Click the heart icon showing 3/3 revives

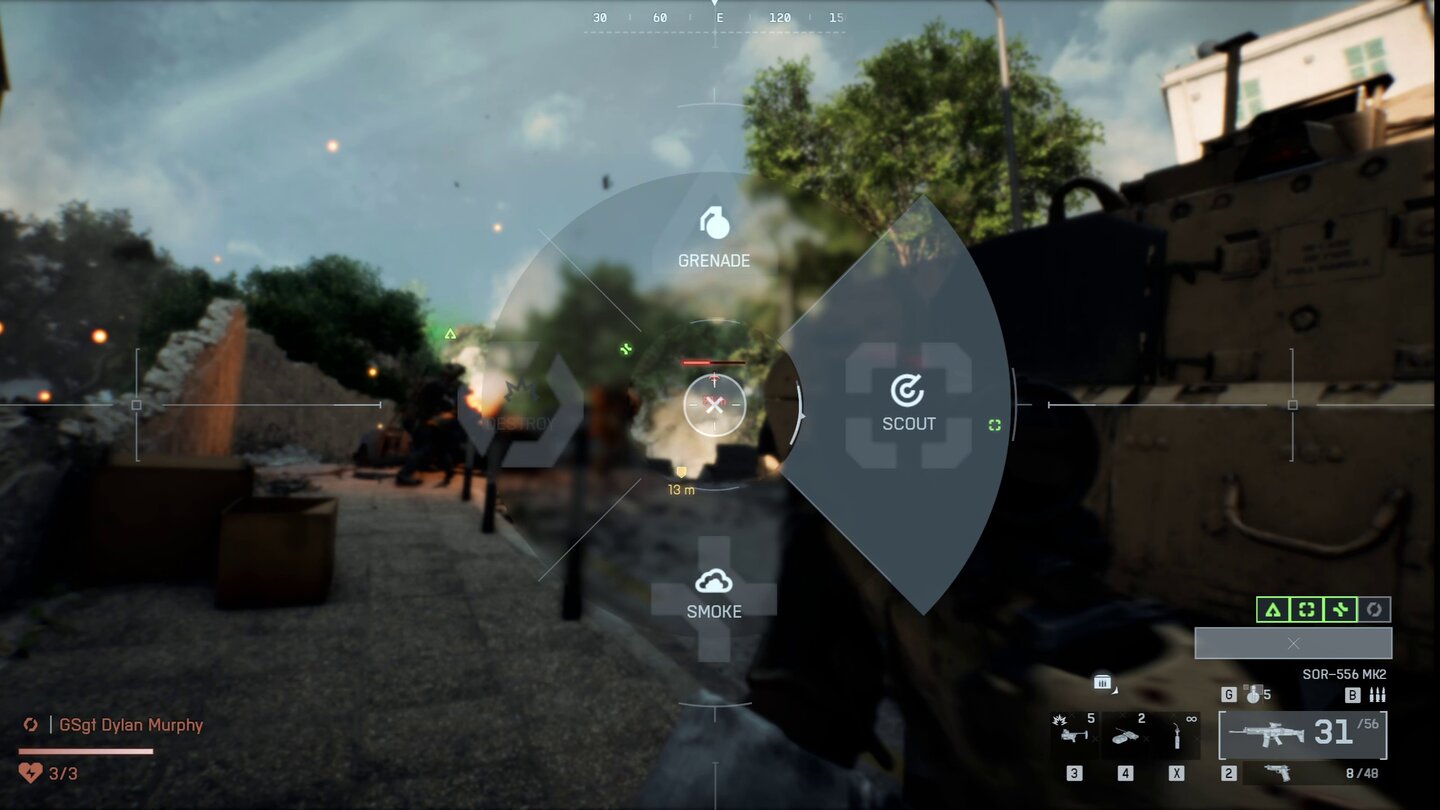click(x=30, y=772)
